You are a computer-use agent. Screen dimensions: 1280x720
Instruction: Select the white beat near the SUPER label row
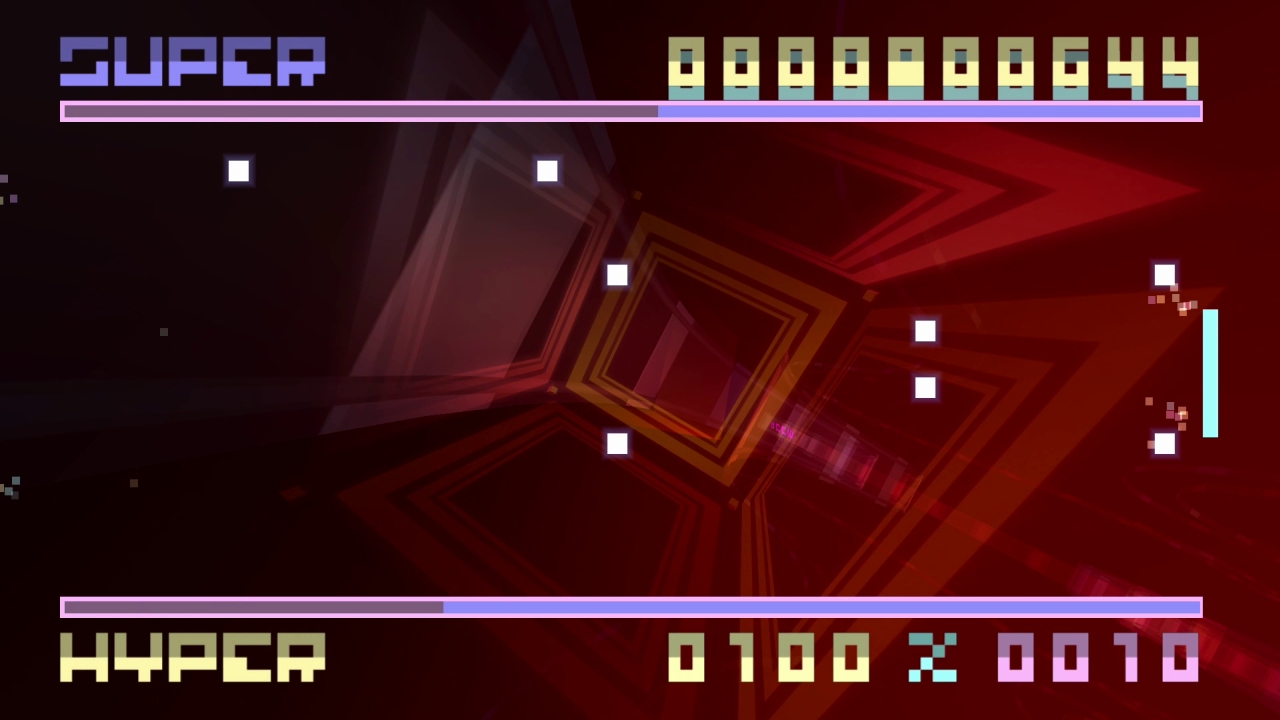(547, 170)
